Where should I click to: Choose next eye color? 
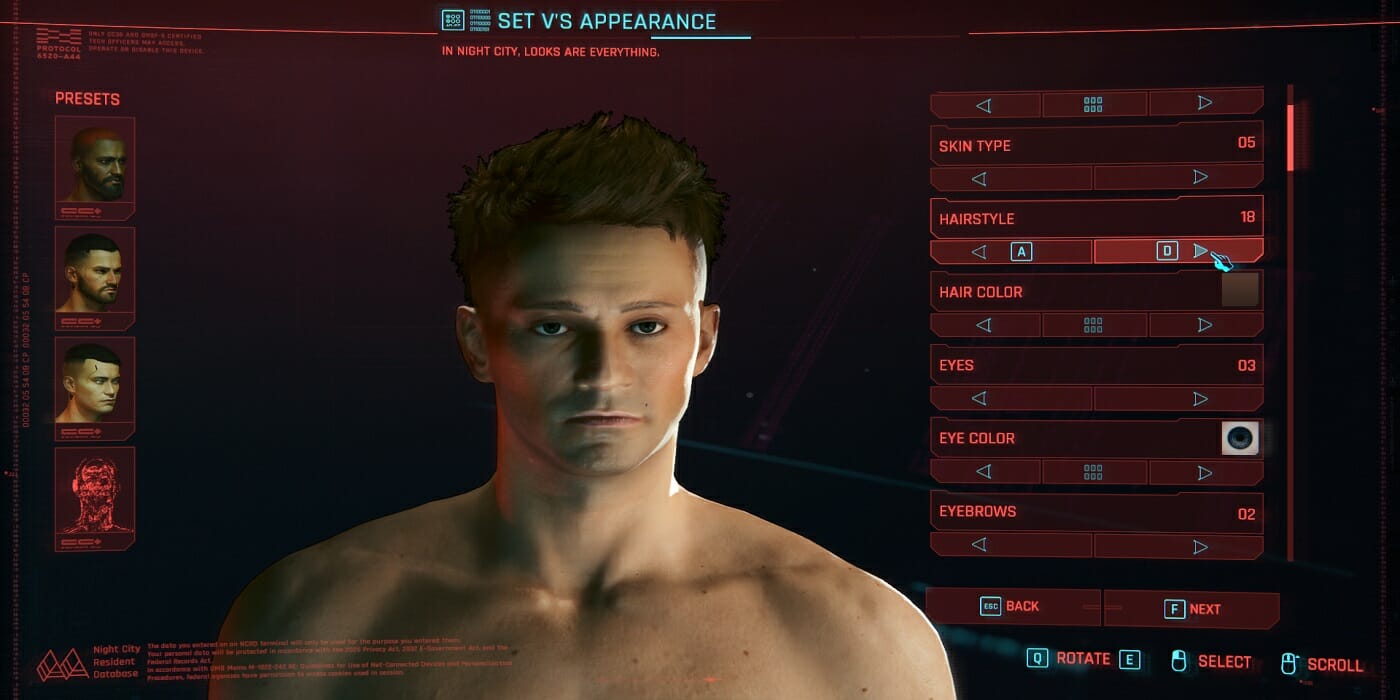click(x=1205, y=472)
